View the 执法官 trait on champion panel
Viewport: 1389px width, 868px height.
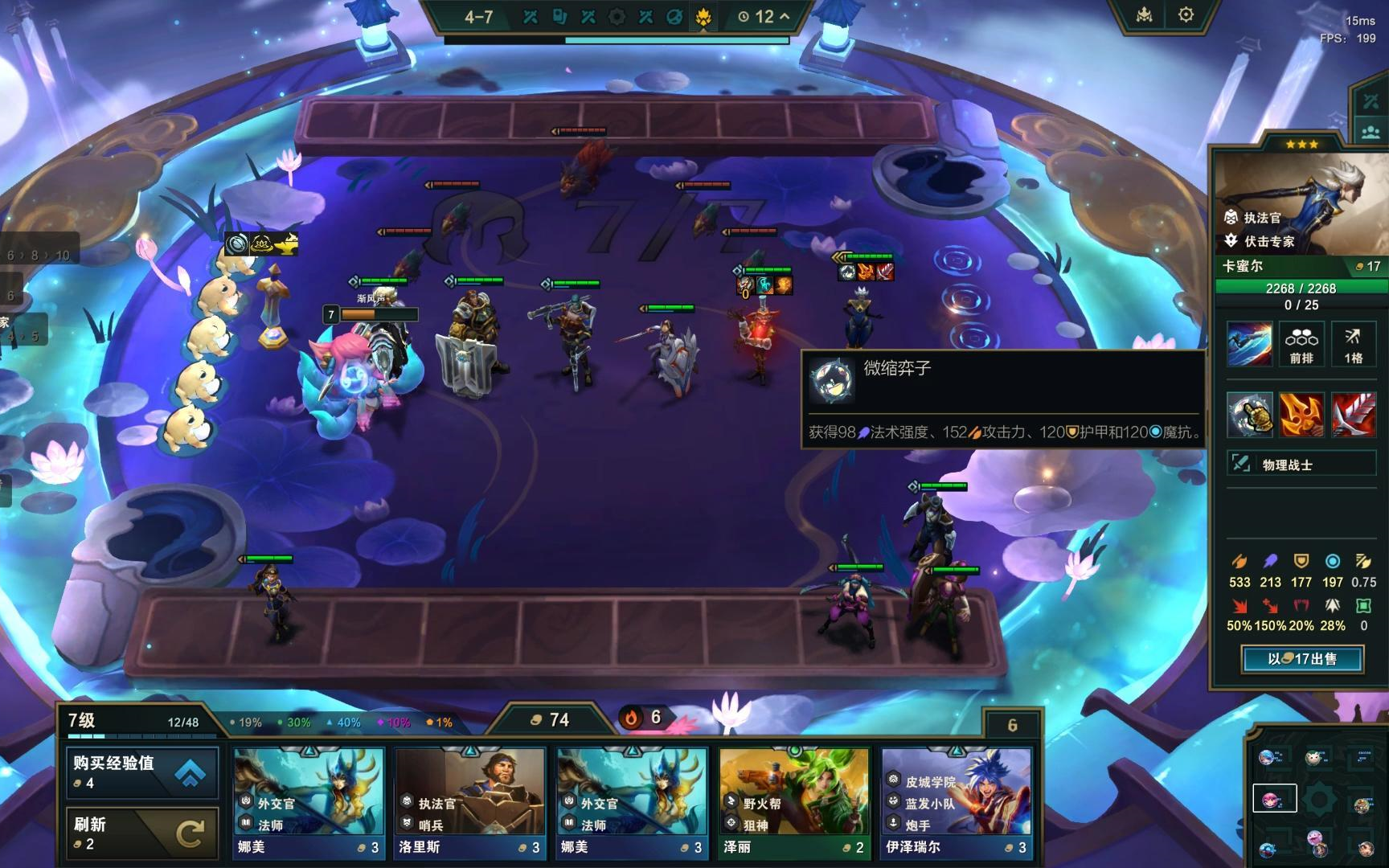tap(1262, 218)
